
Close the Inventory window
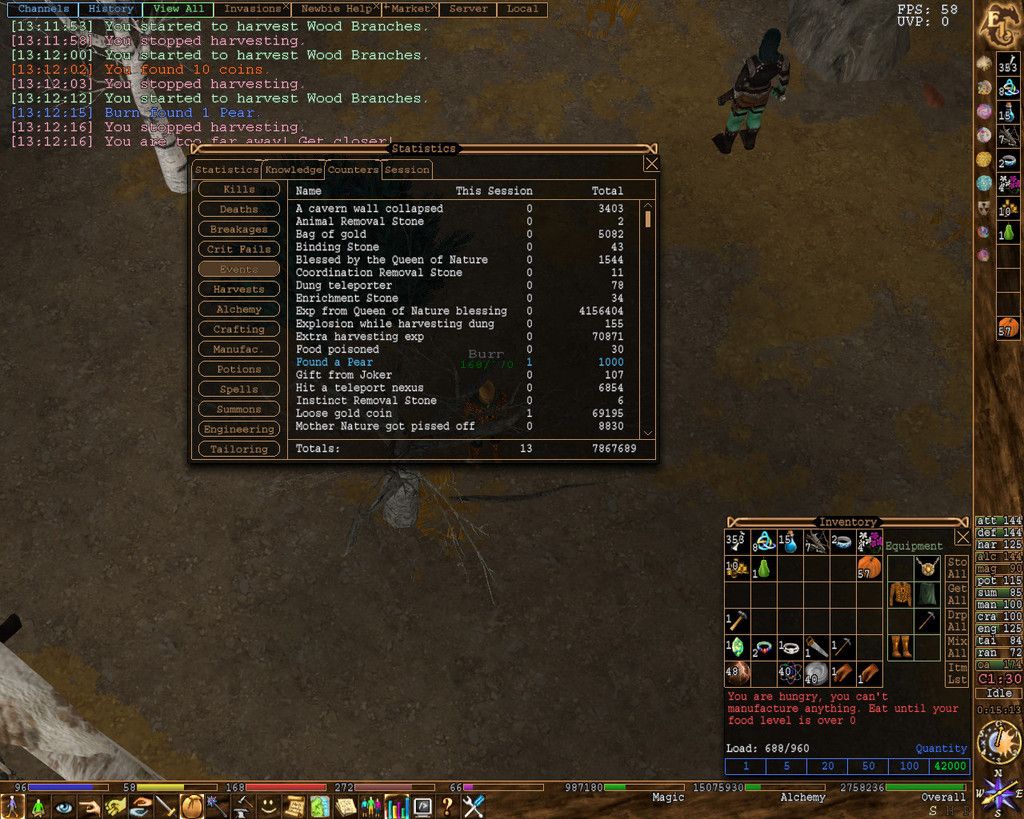point(962,537)
